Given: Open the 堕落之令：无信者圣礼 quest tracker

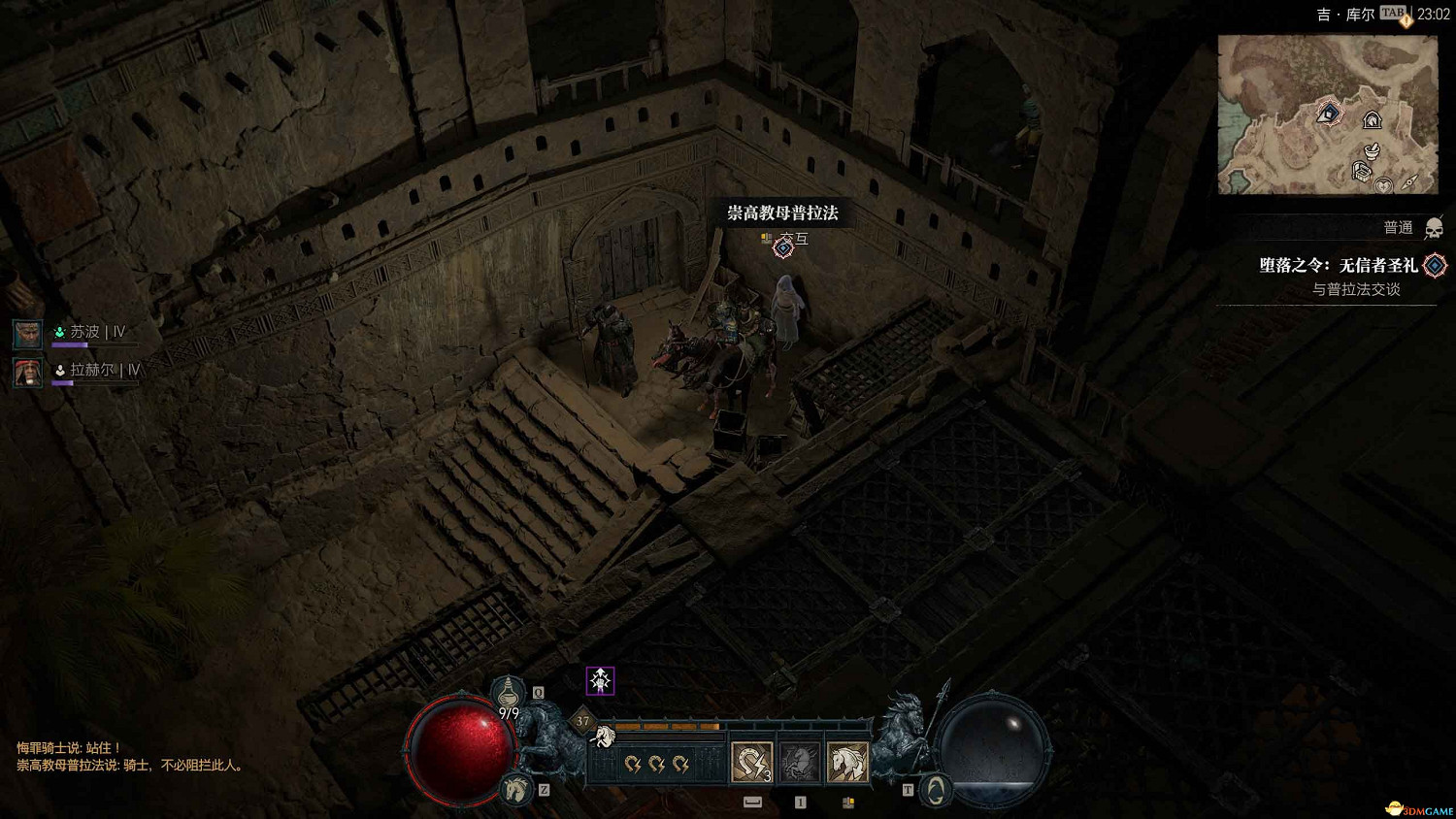Looking at the screenshot, I should pos(1340,265).
